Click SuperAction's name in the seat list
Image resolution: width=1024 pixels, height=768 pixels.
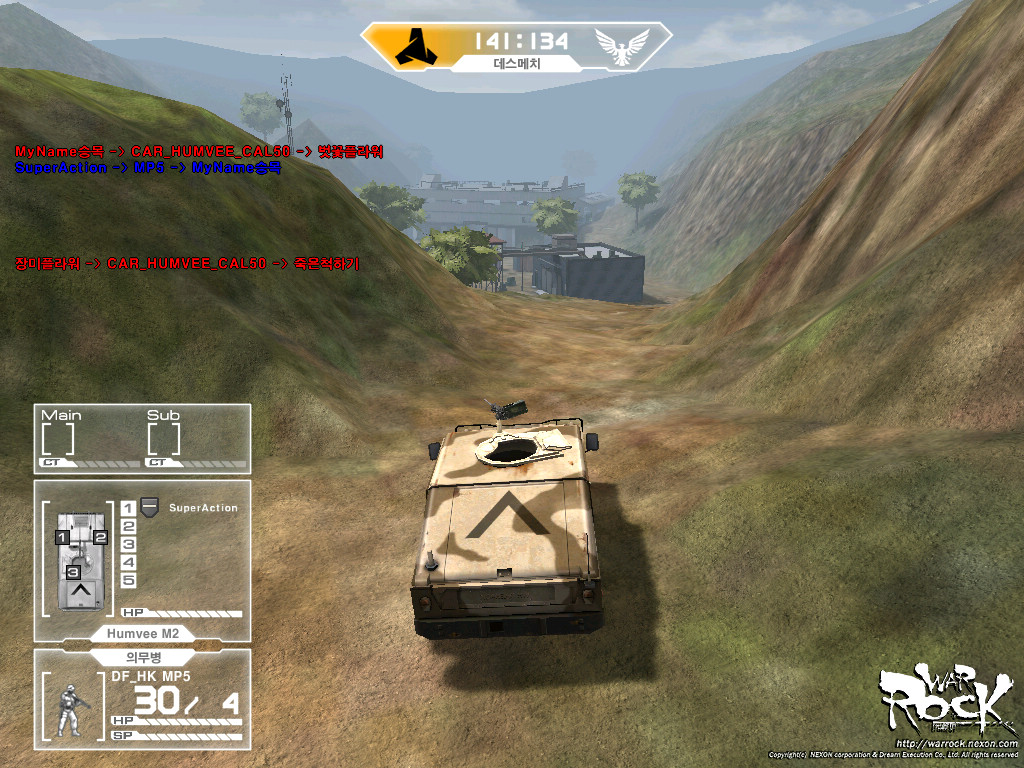click(203, 508)
